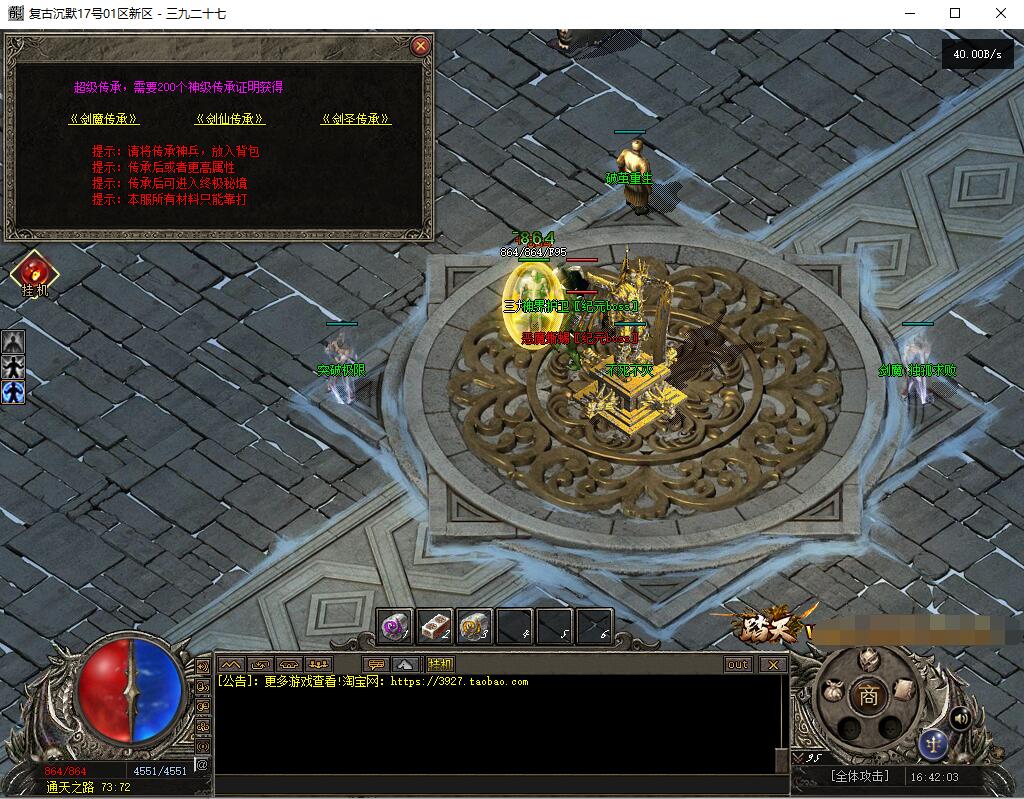Toggle the 挂机 button above the chat
This screenshot has height=799, width=1024.
pos(440,664)
